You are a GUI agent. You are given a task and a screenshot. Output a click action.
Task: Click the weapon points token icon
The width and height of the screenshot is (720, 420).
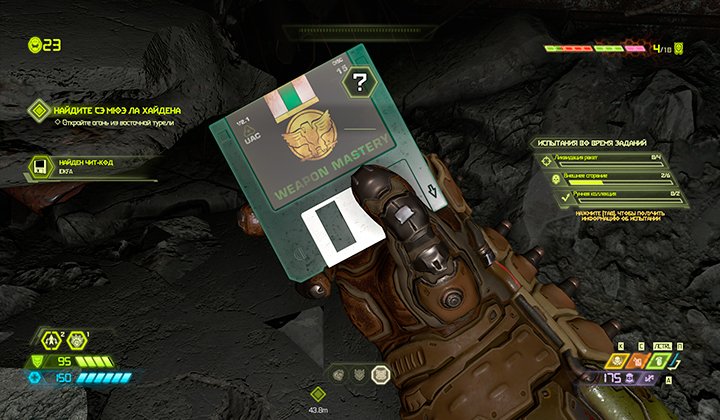pyautogui.click(x=680, y=47)
